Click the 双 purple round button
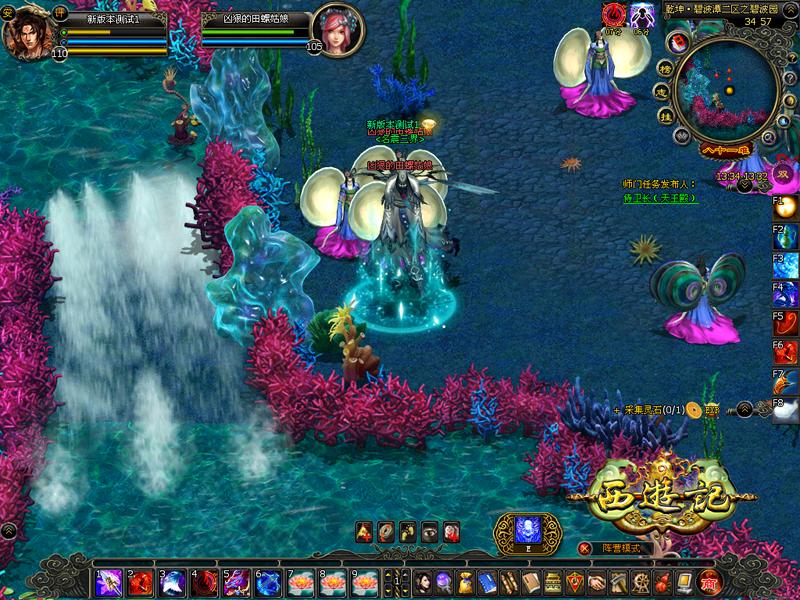 click(x=785, y=172)
